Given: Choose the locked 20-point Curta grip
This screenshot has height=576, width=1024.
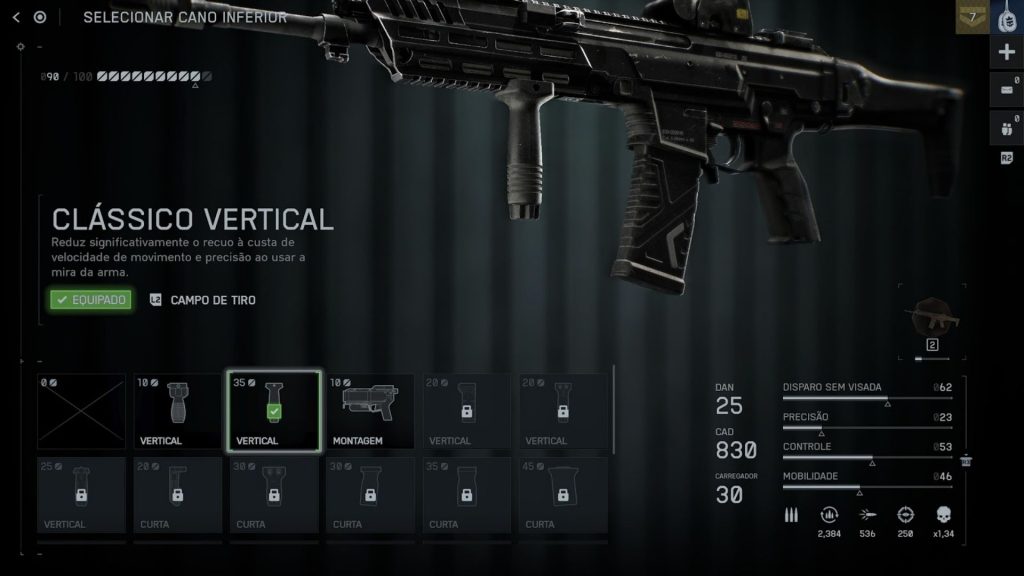Looking at the screenshot, I should pyautogui.click(x=178, y=494).
